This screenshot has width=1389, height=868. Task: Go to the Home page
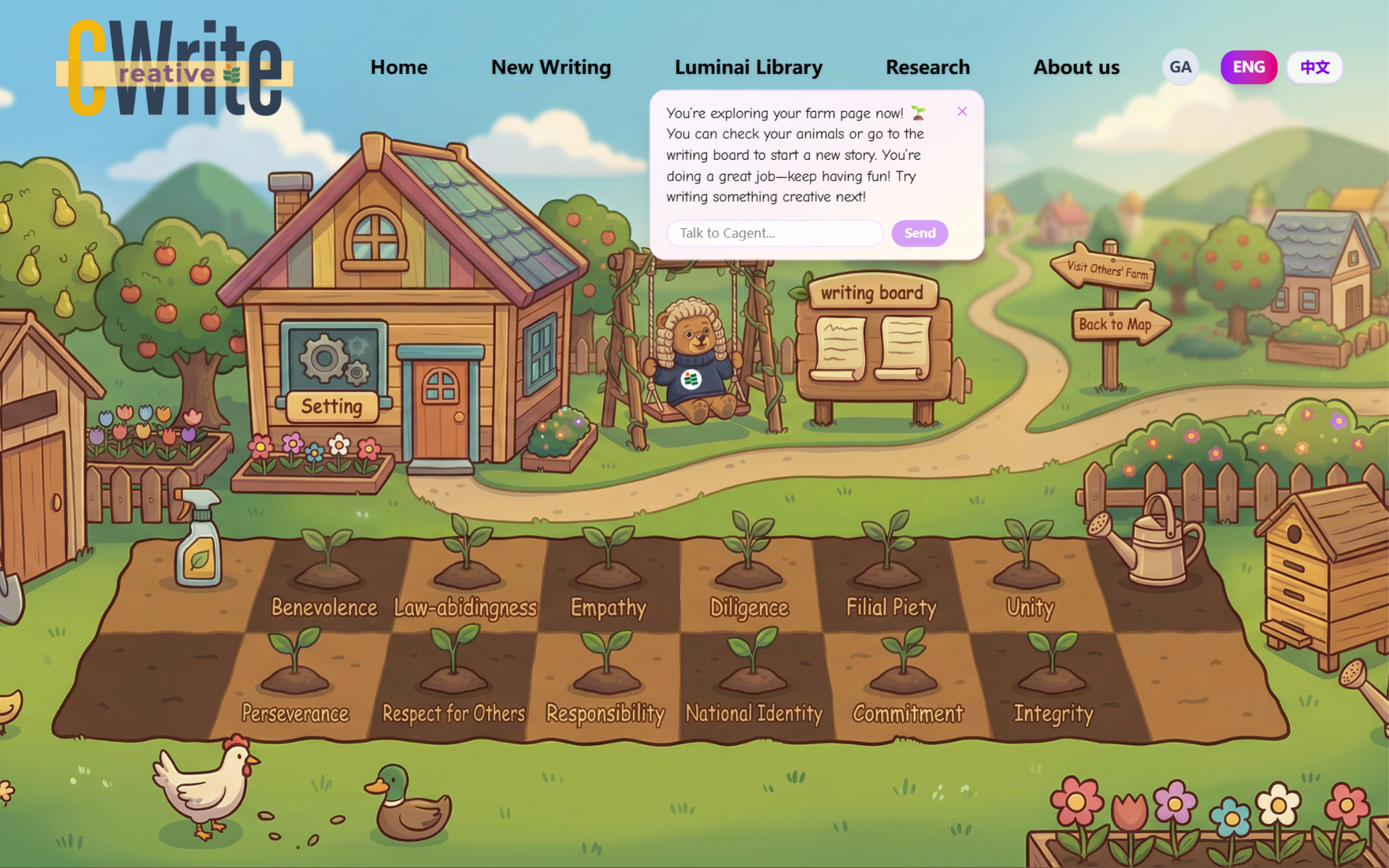click(x=399, y=67)
